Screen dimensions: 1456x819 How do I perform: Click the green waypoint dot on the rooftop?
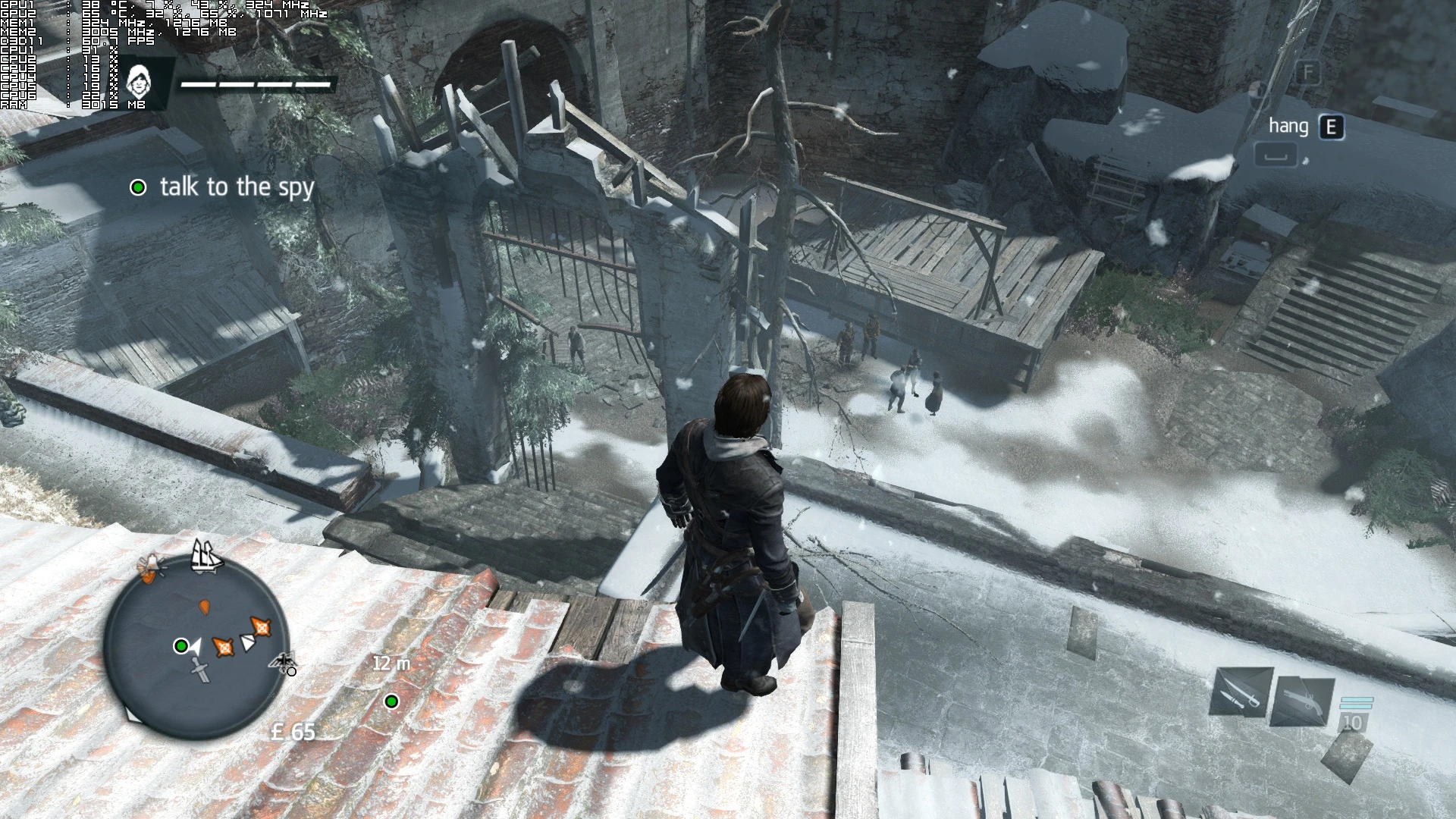tap(392, 702)
